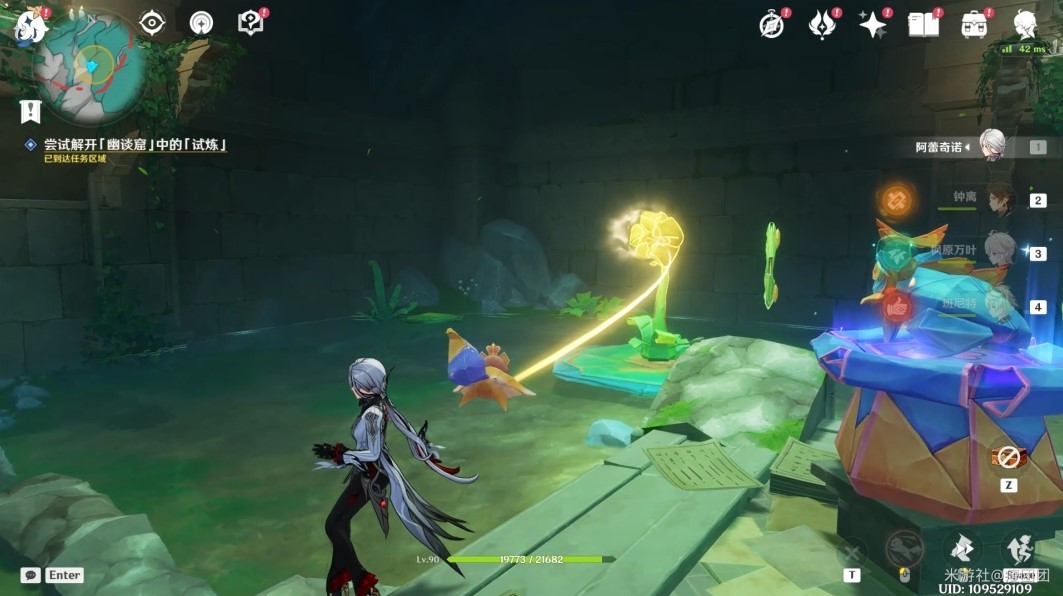The width and height of the screenshot is (1063, 596).
Task: Open the compass events icon
Action: [x=772, y=26]
